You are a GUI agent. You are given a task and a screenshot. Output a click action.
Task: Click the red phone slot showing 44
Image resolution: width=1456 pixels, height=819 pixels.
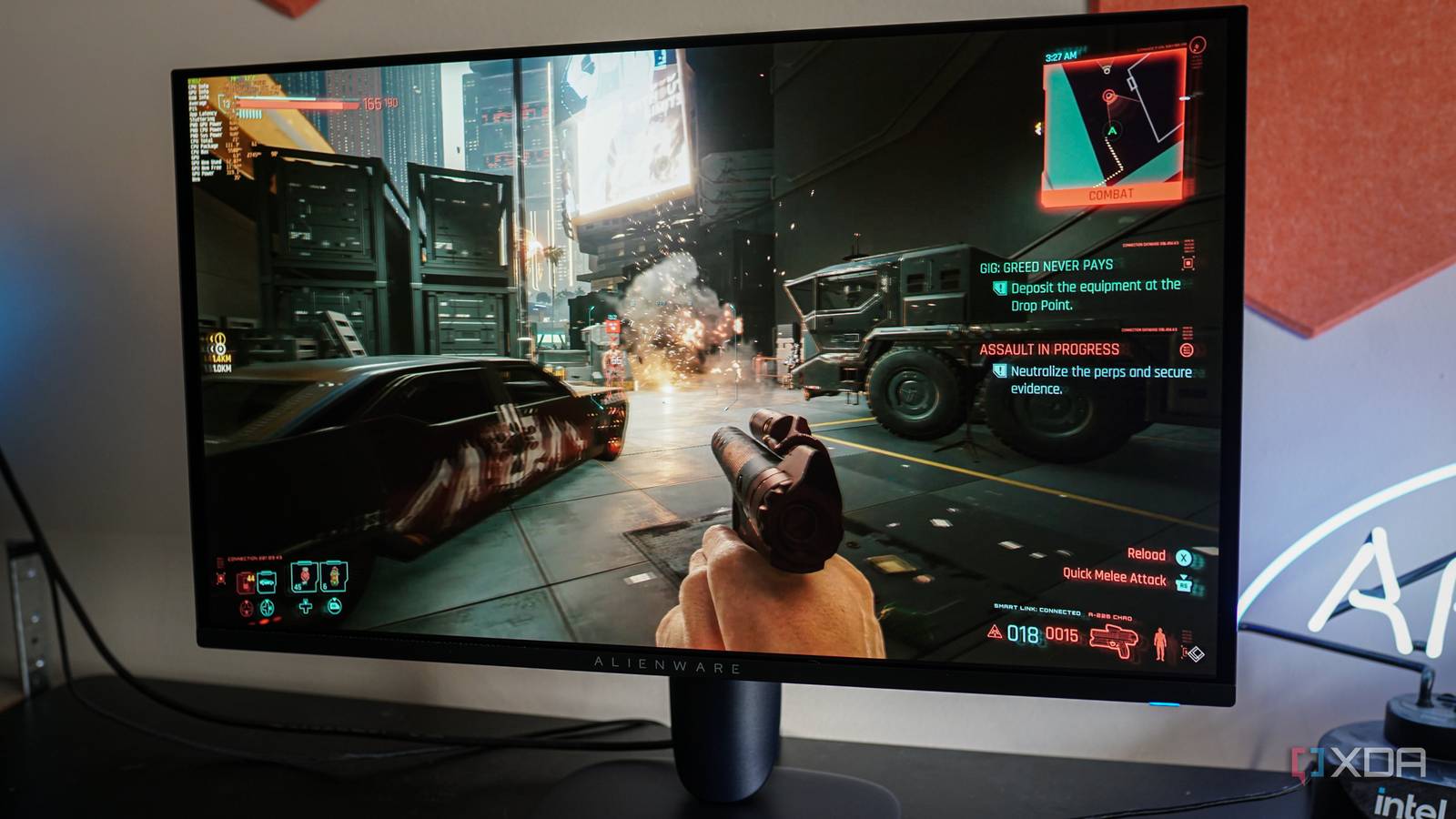246,582
